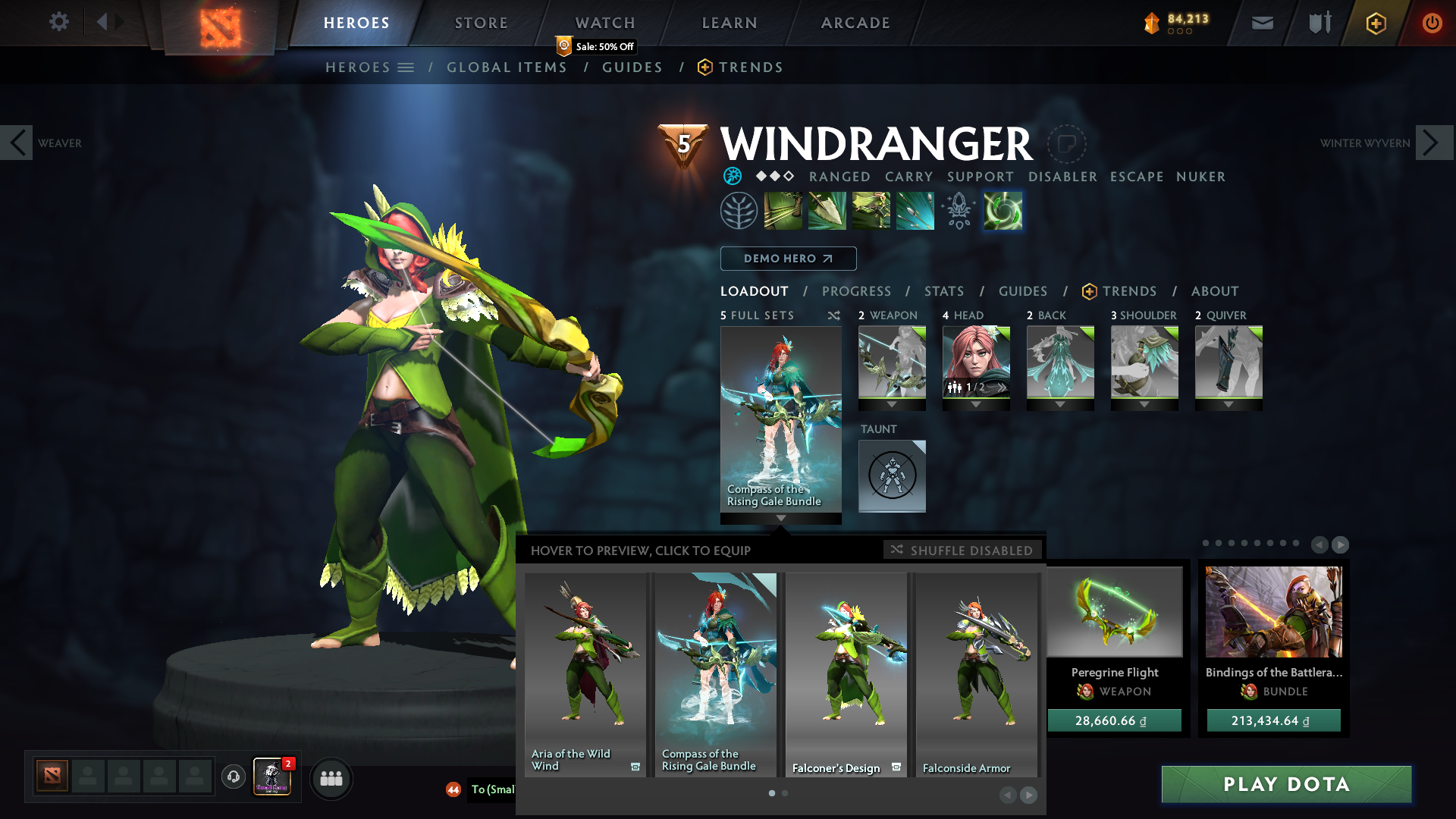The image size is (1456, 819).
Task: Click the Play Dota button
Action: coord(1286,784)
